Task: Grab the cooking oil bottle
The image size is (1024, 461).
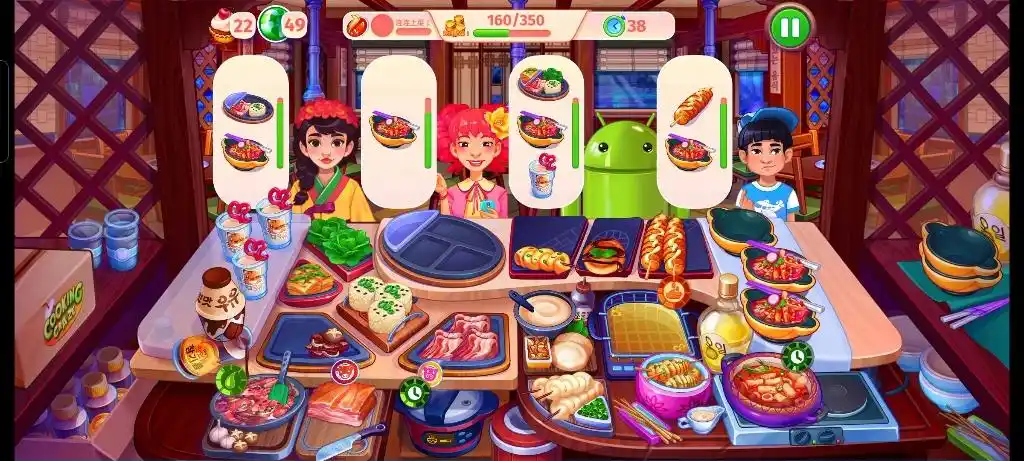Action: [723, 334]
